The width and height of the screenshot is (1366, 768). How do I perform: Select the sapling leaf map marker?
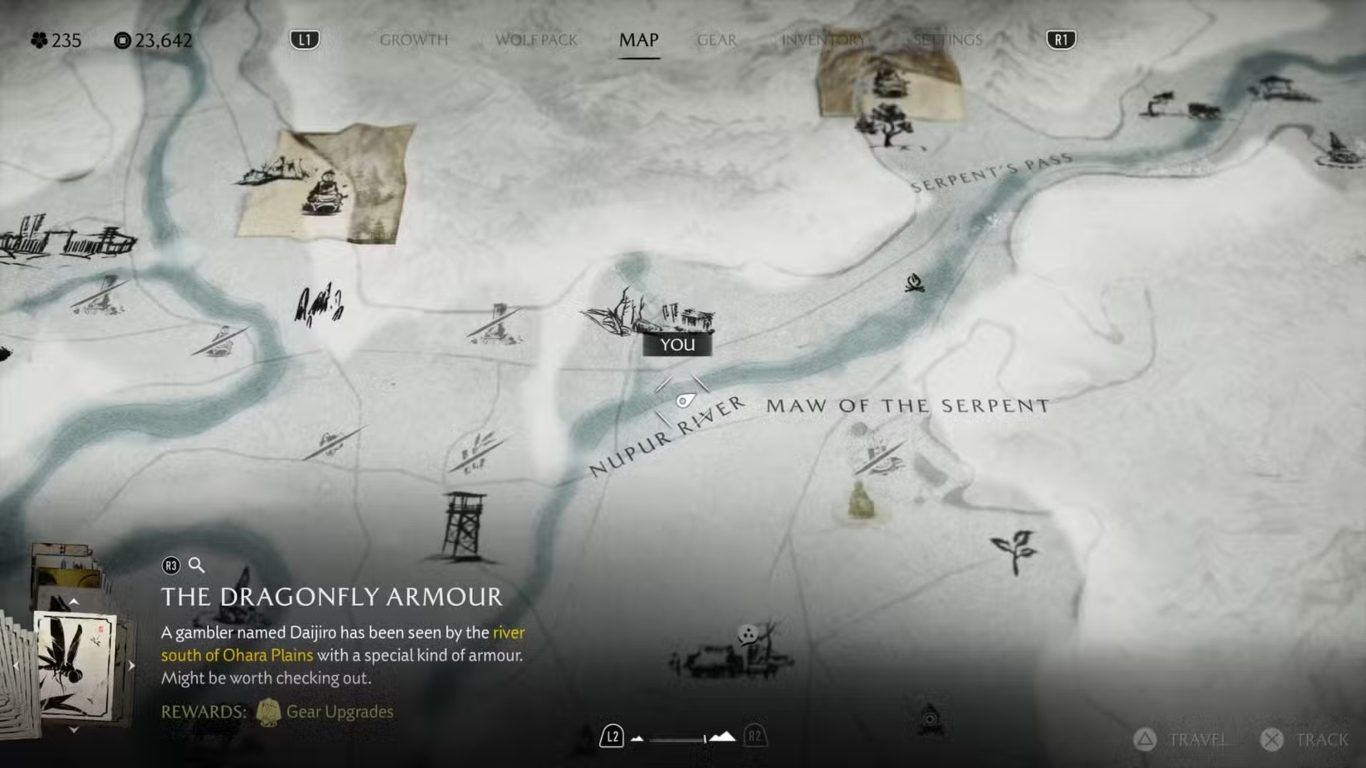click(x=1013, y=550)
